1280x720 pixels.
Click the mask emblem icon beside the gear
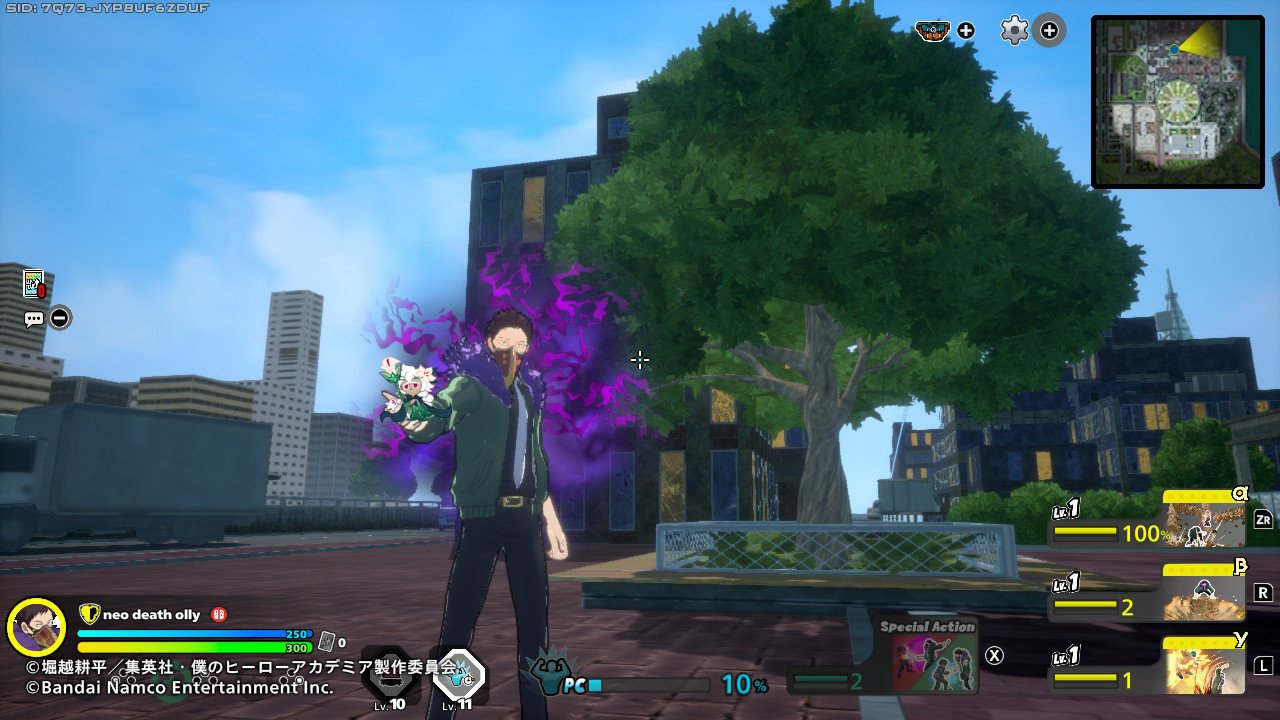coord(932,31)
